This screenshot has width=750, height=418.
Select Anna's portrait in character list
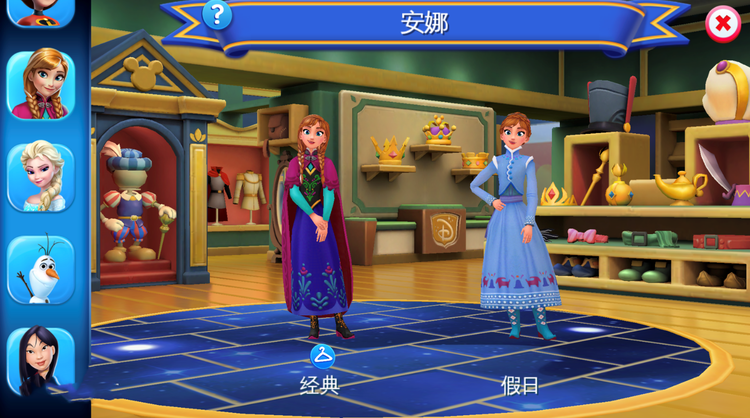[41, 84]
